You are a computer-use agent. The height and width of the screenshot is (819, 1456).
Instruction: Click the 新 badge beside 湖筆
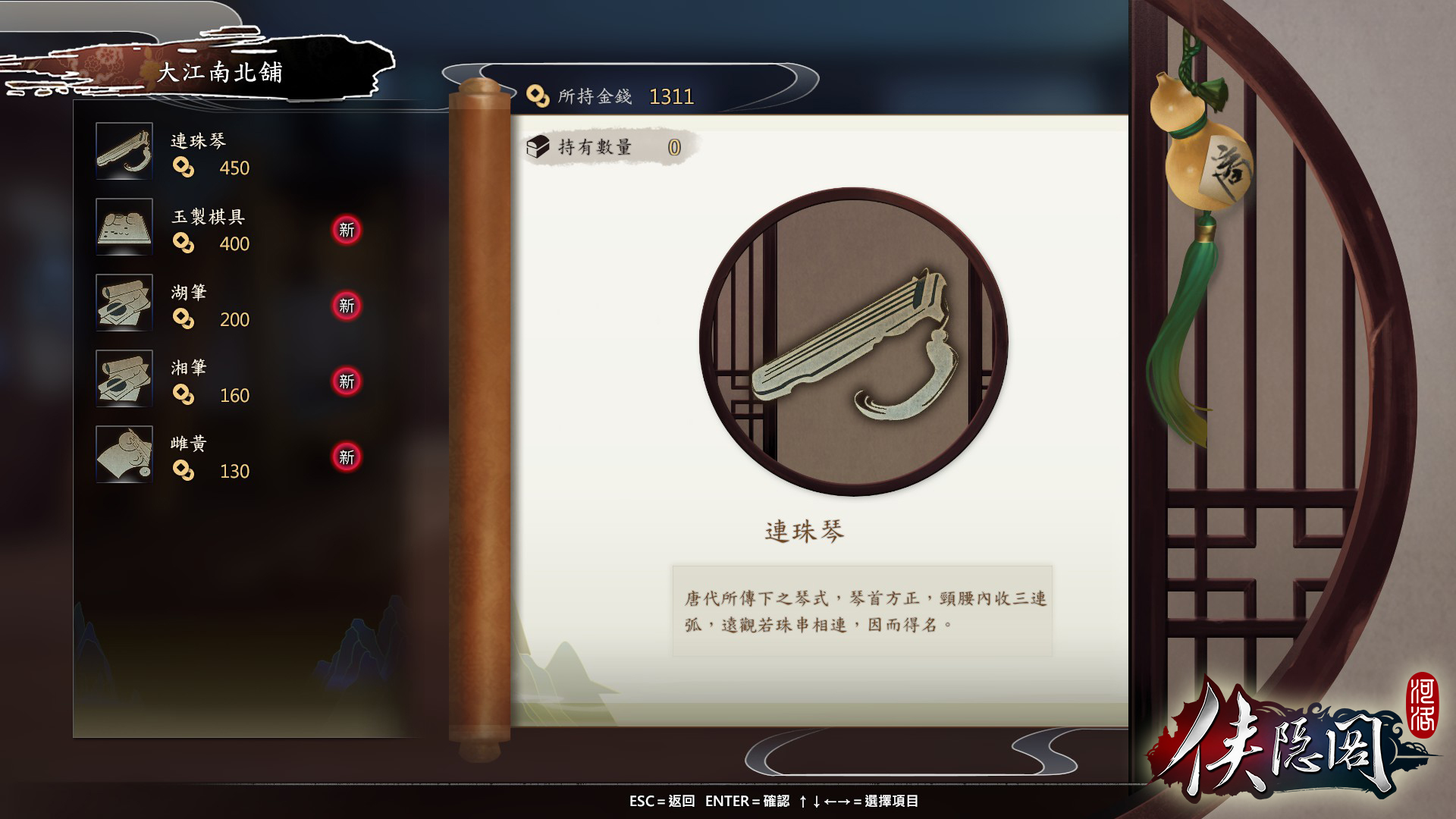[x=347, y=305]
